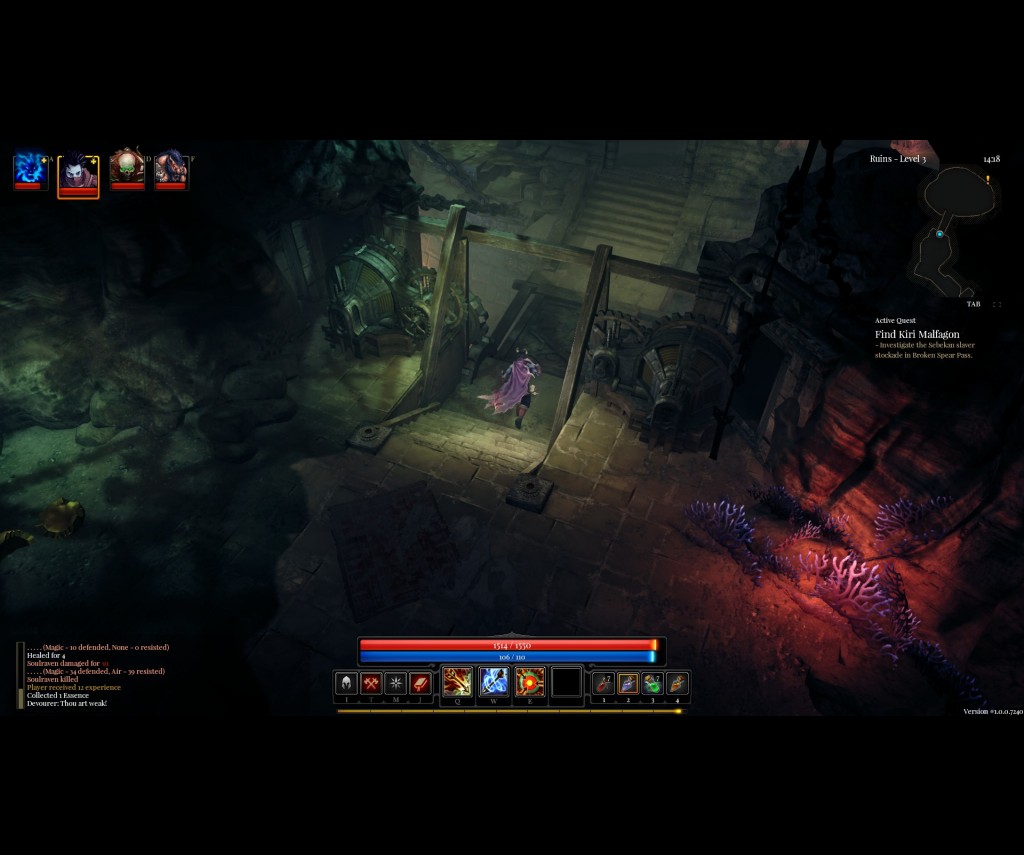Switch to the green-eyed skull character portrait
Screen dimensions: 1024x855
127,168
